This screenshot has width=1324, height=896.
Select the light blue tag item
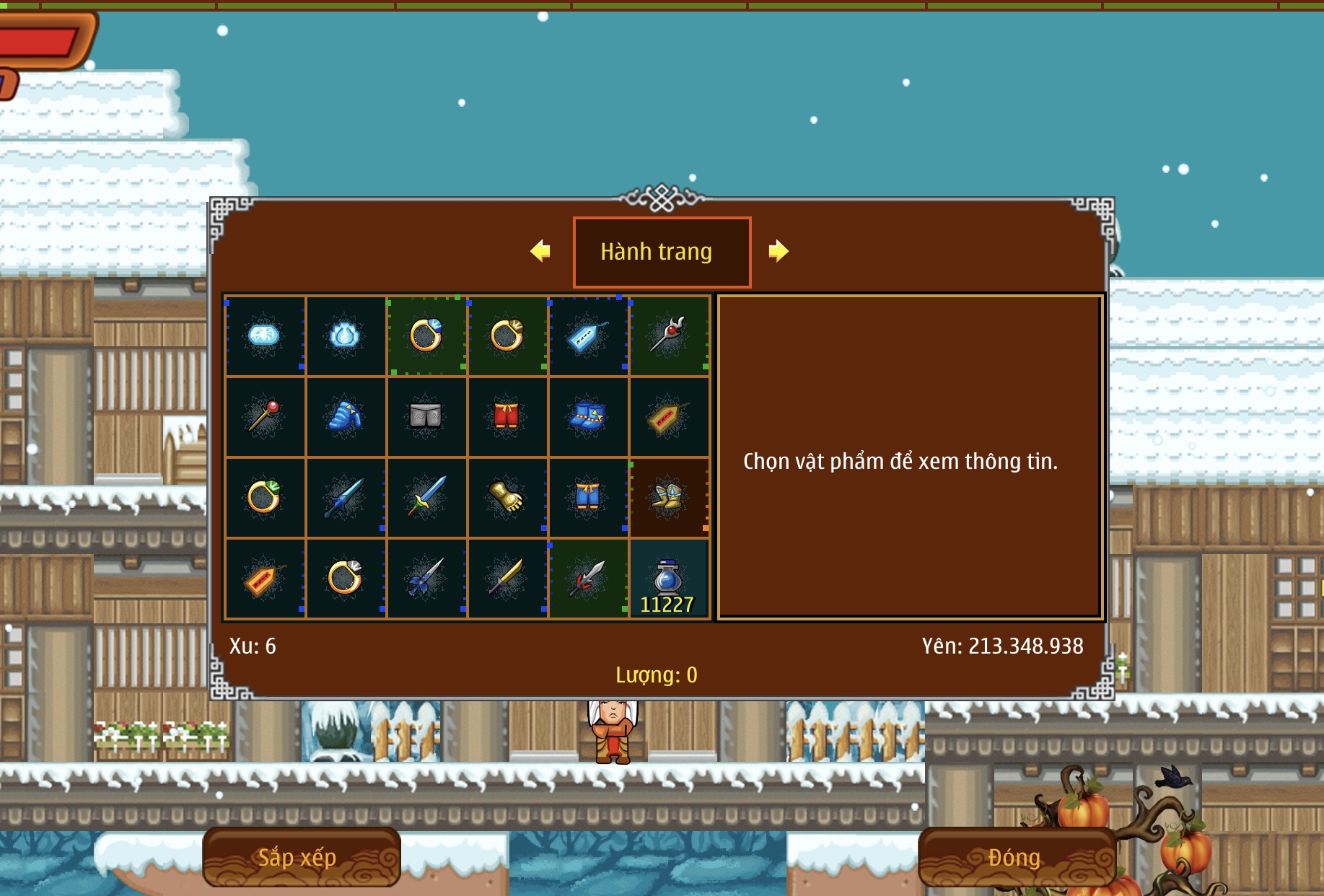587,335
